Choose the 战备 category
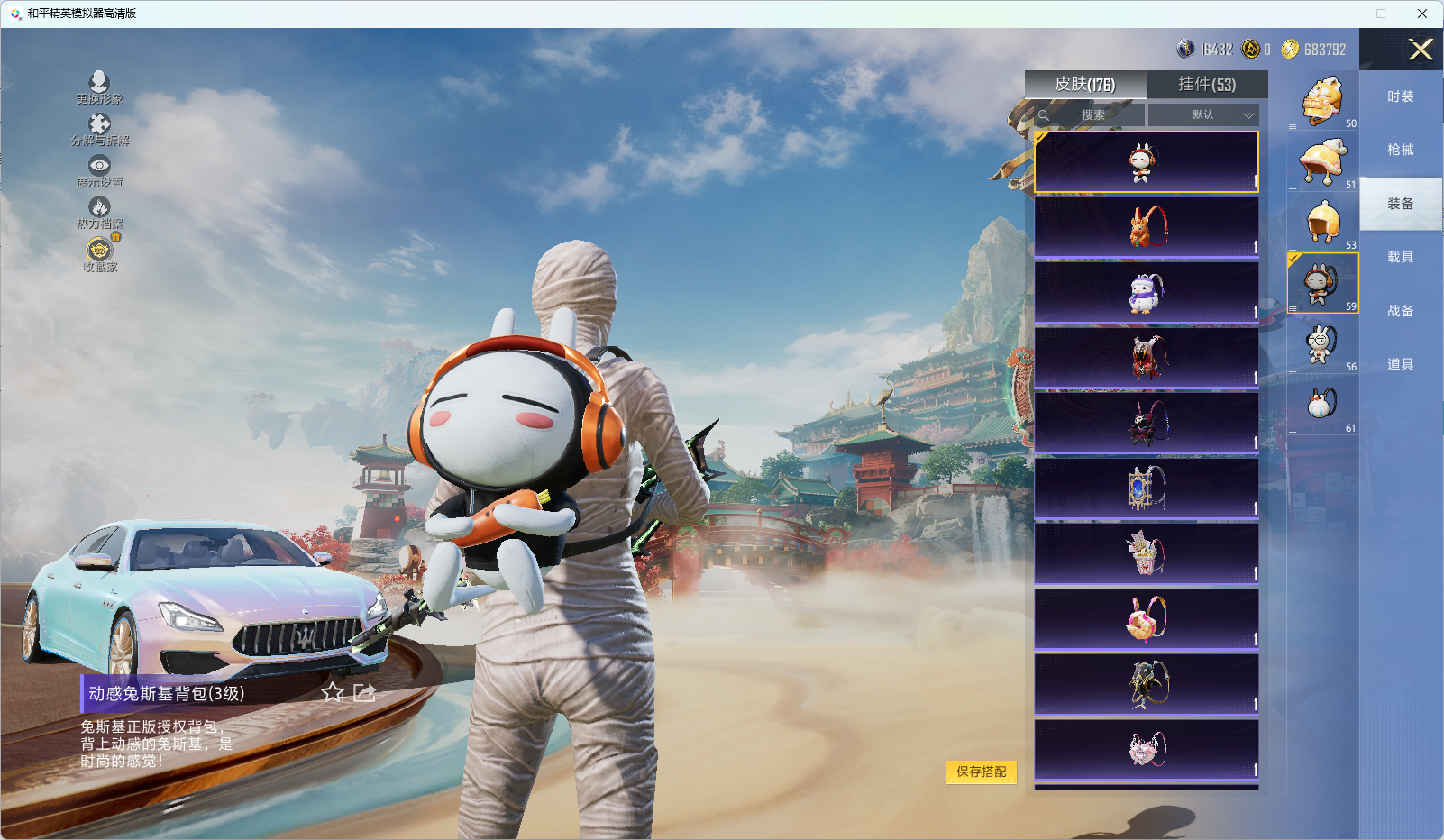1444x840 pixels. pos(1400,311)
